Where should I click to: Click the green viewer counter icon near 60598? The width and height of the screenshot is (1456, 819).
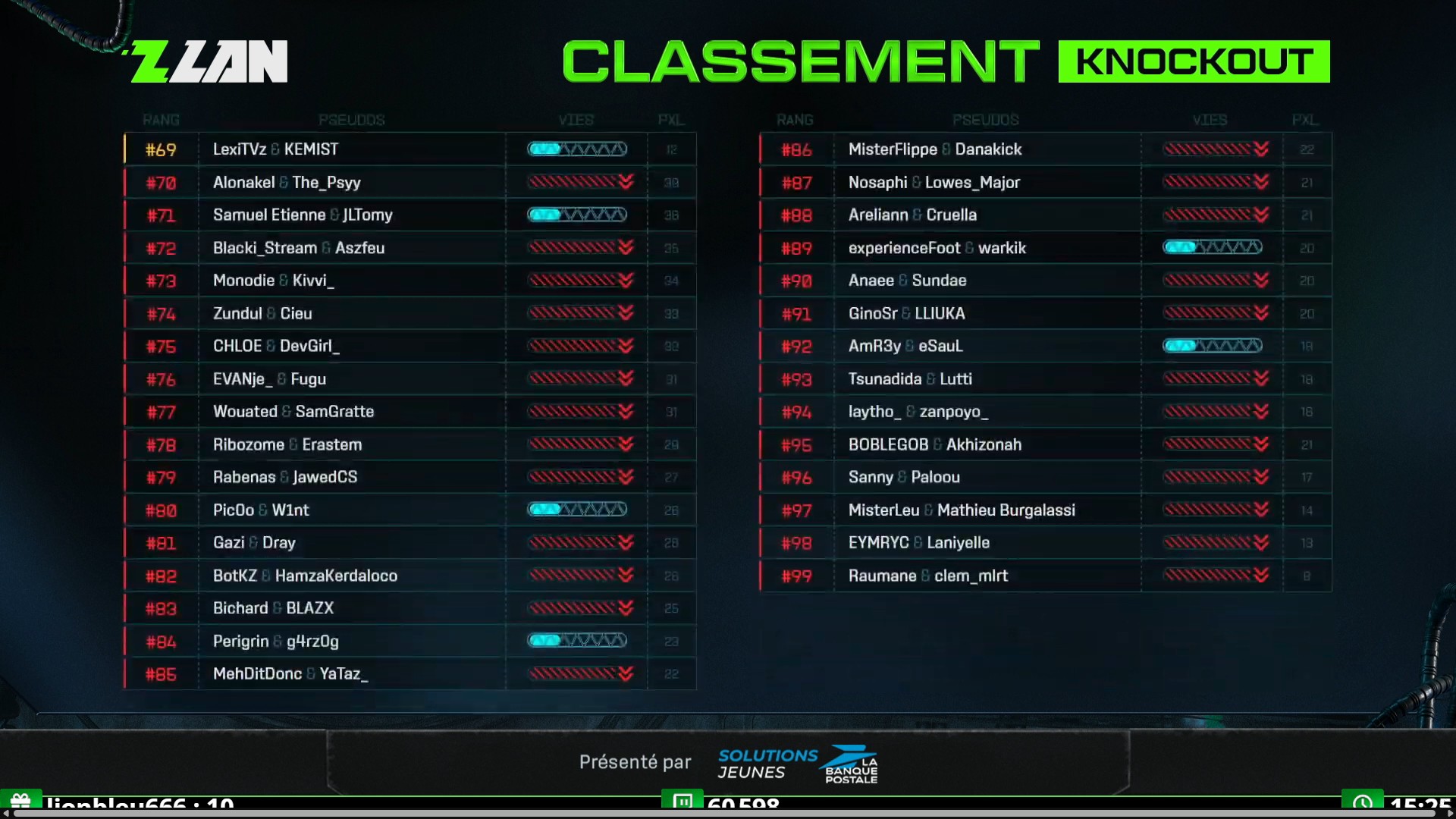pos(683,802)
